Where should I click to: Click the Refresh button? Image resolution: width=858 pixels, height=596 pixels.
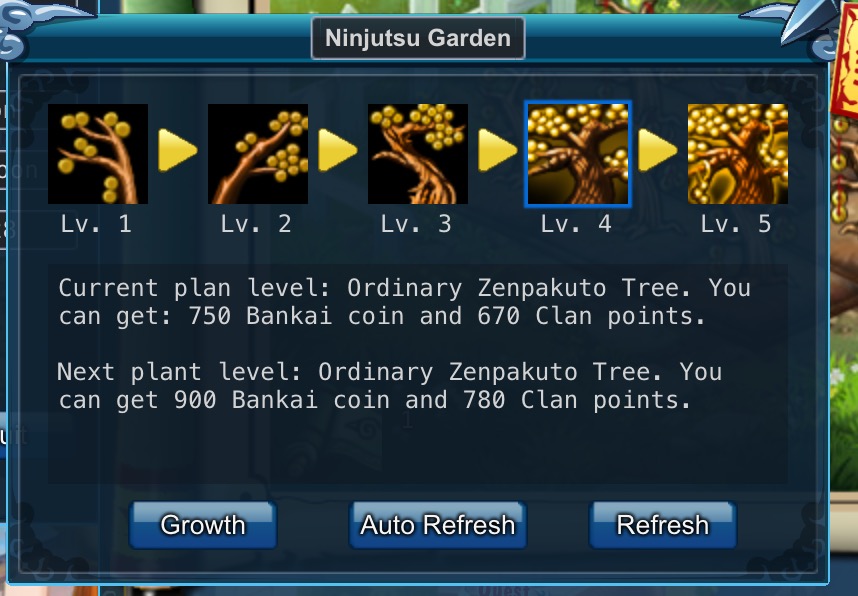tap(662, 525)
